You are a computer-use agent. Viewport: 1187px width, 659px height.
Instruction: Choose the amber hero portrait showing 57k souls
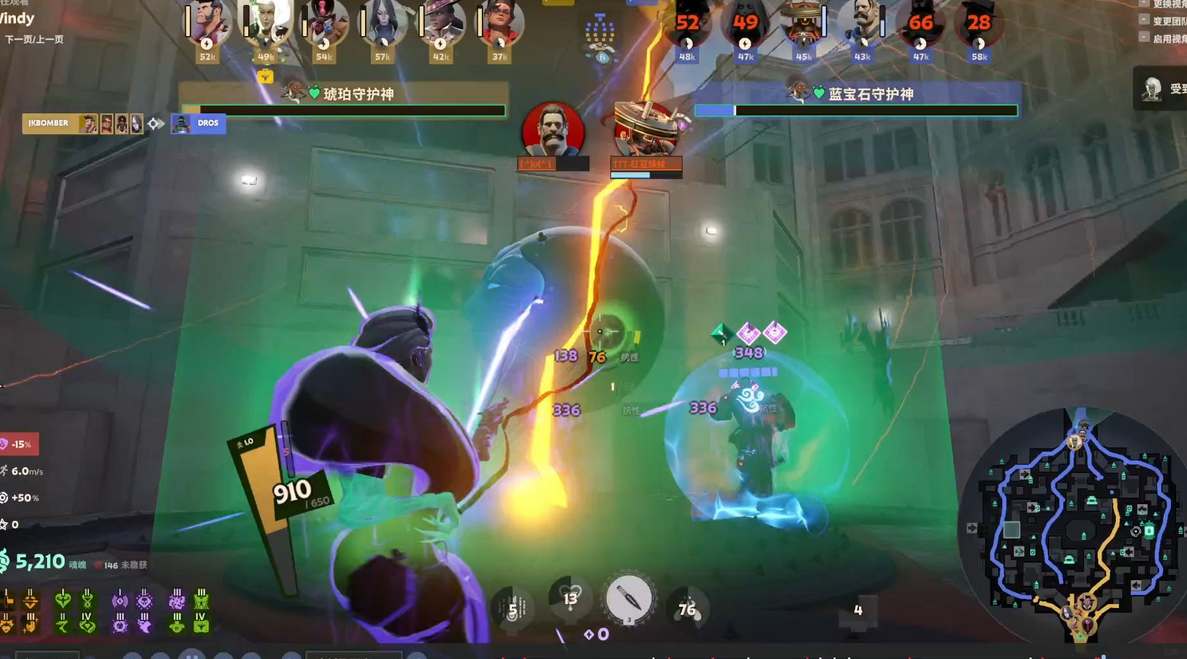[x=383, y=22]
